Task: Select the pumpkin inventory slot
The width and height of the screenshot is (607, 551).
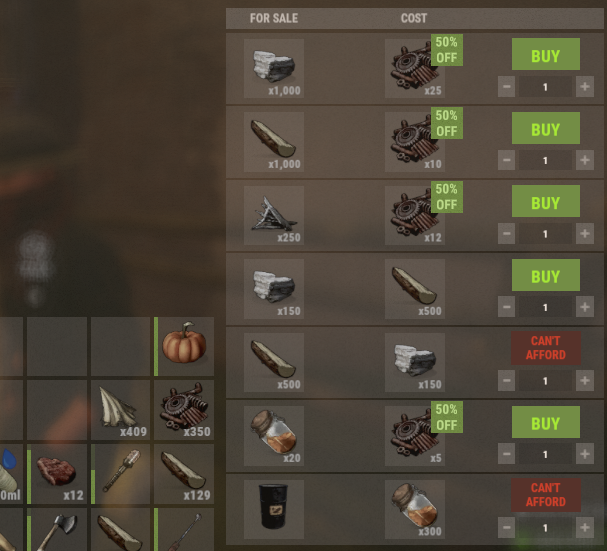Action: coord(184,346)
